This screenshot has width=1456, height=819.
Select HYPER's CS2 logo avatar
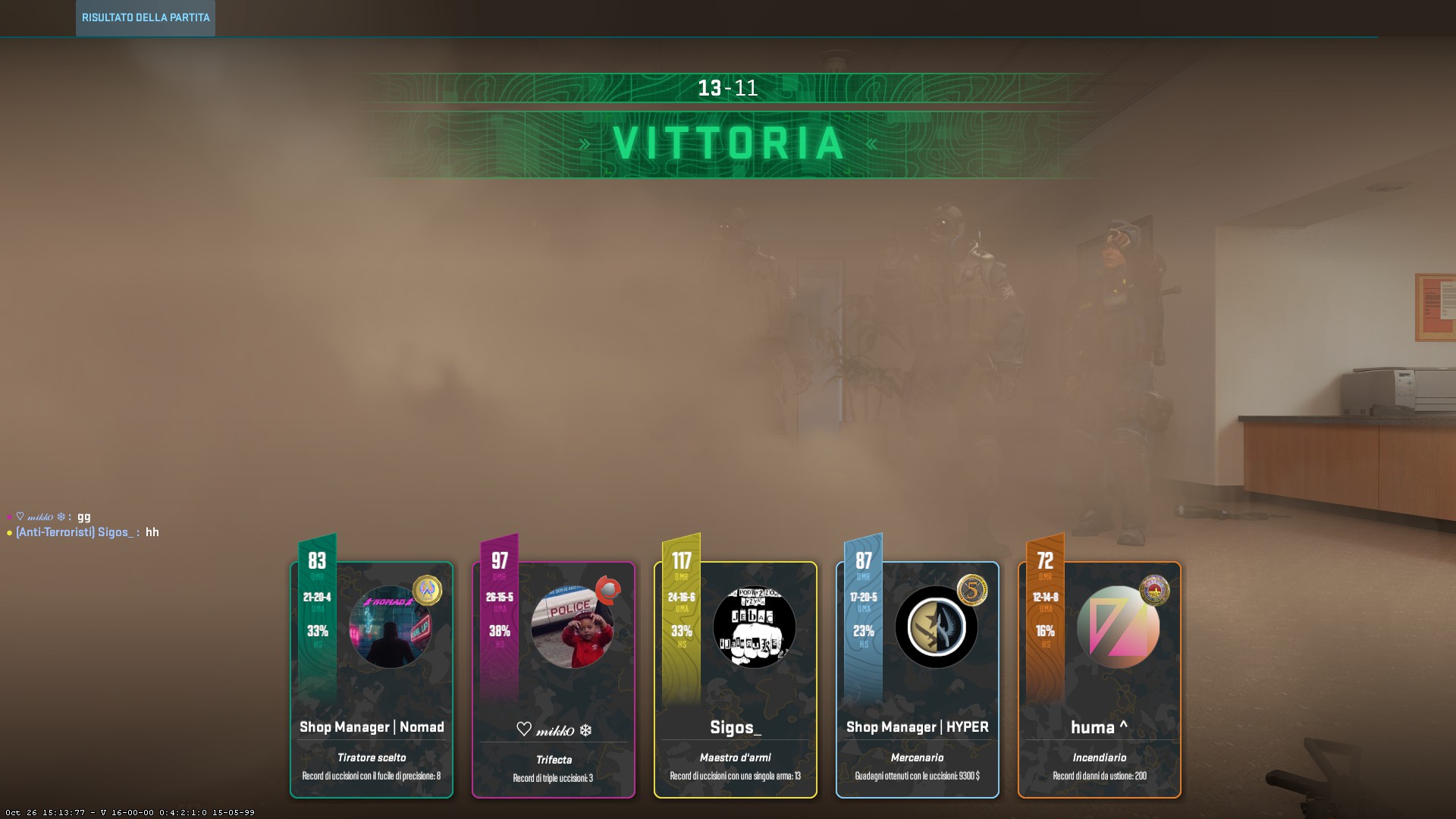[x=936, y=628]
